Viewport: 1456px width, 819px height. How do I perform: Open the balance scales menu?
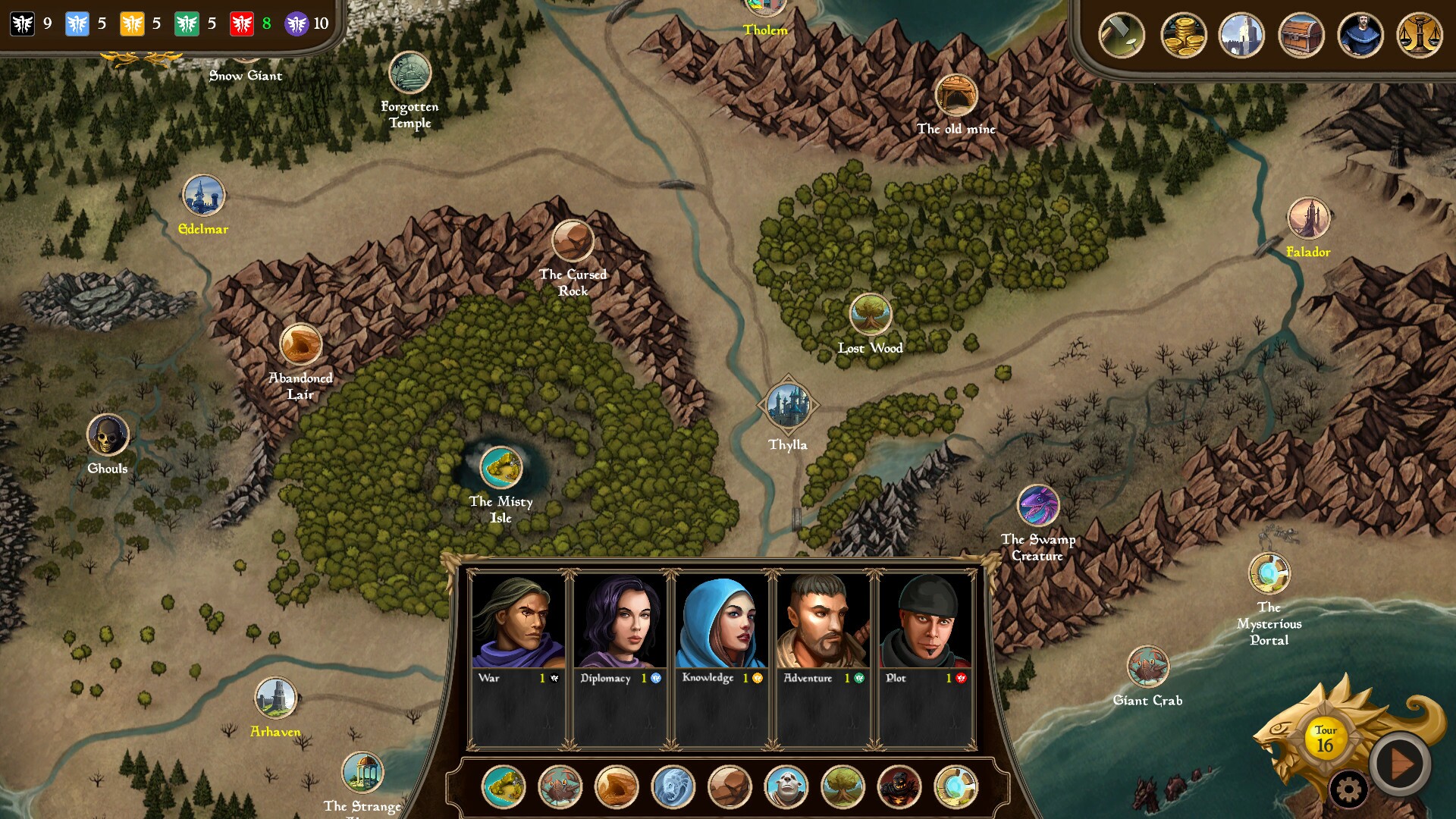1419,36
